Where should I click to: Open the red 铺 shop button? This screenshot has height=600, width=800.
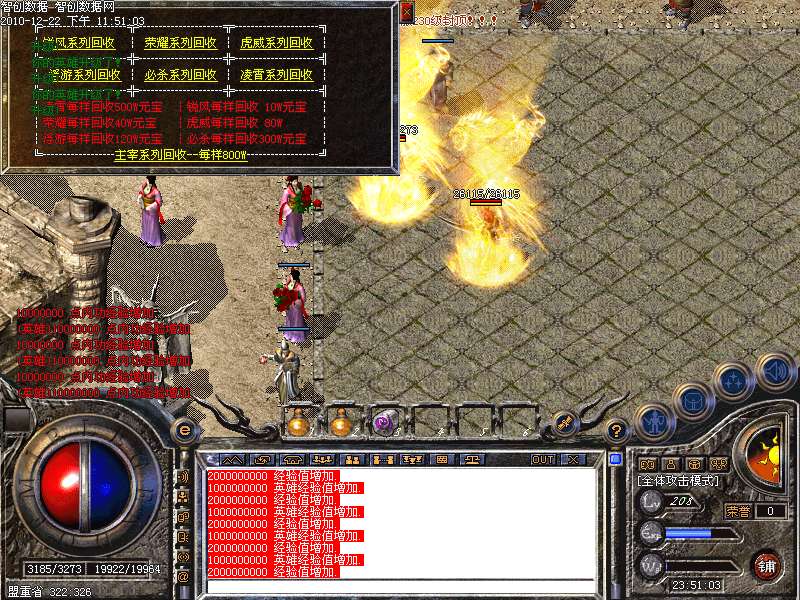[767, 565]
